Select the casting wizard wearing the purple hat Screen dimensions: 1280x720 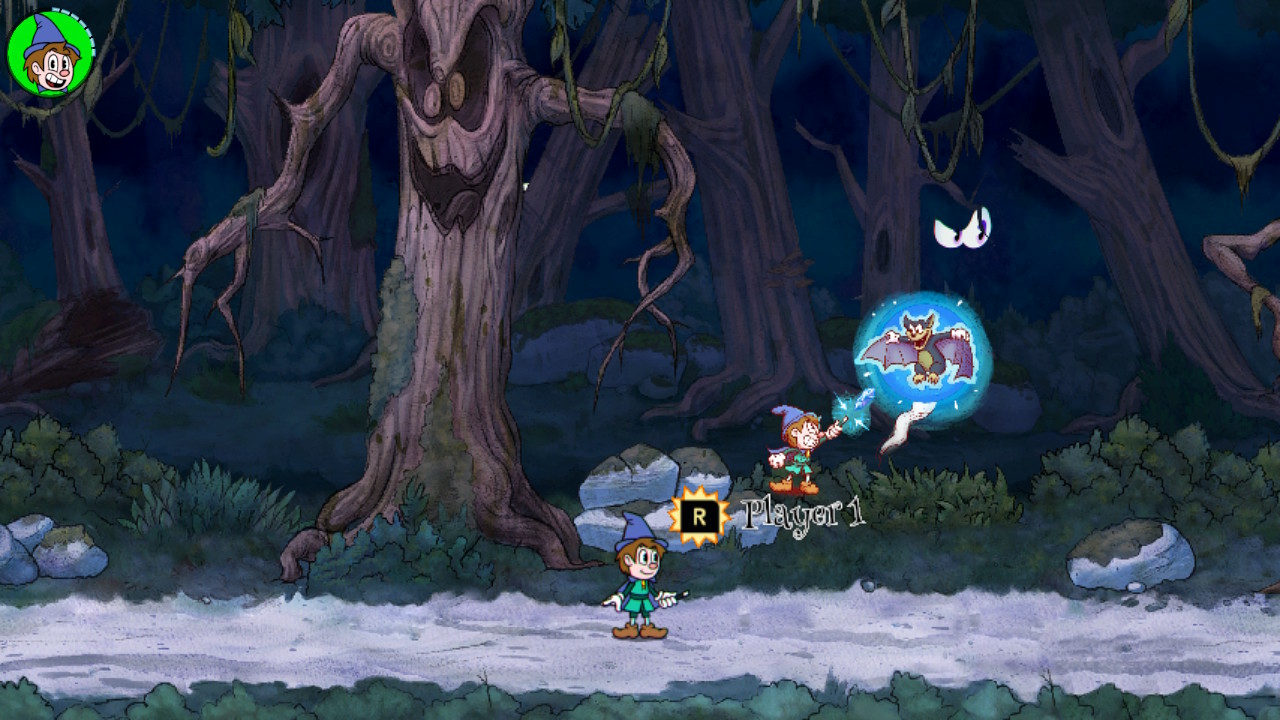point(795,445)
